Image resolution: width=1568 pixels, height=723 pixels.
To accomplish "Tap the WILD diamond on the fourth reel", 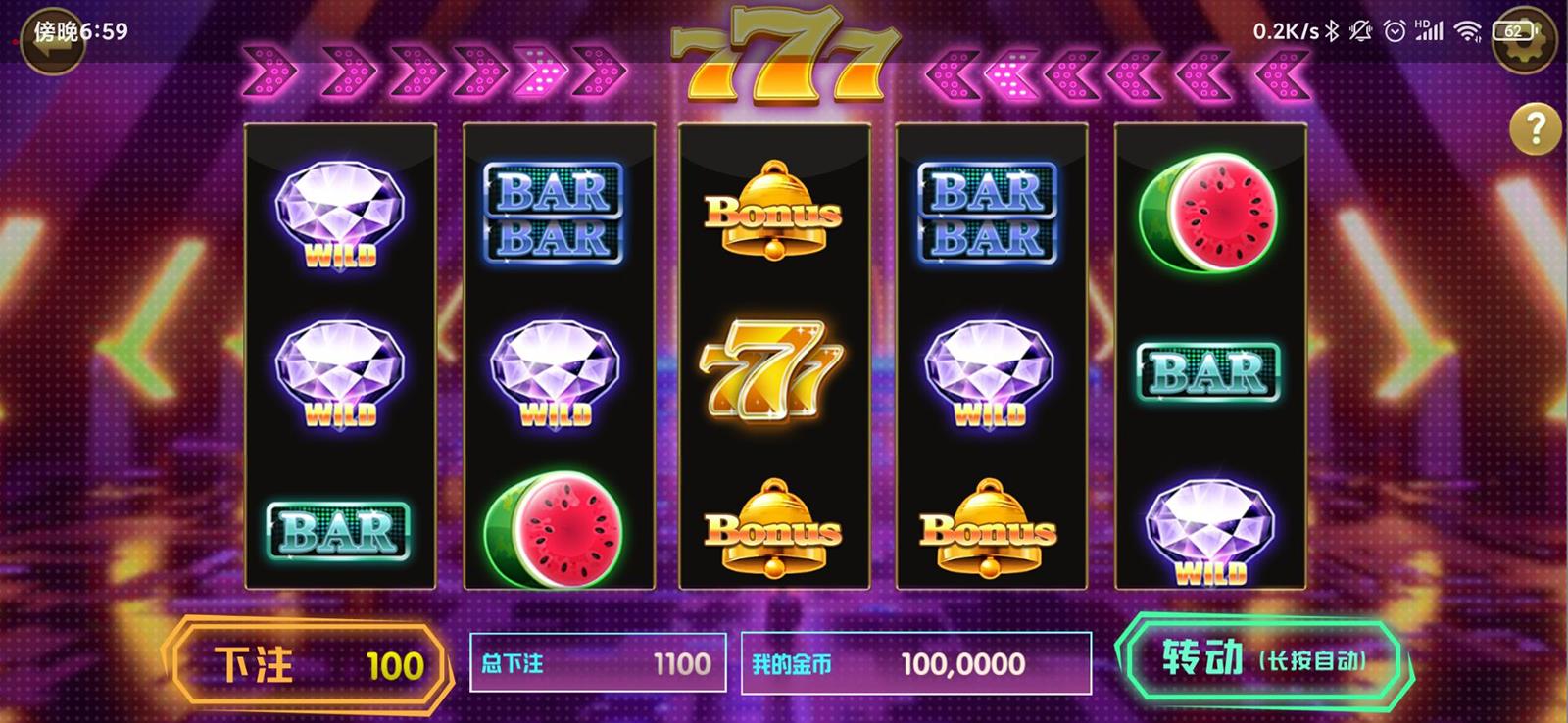I will click(989, 370).
